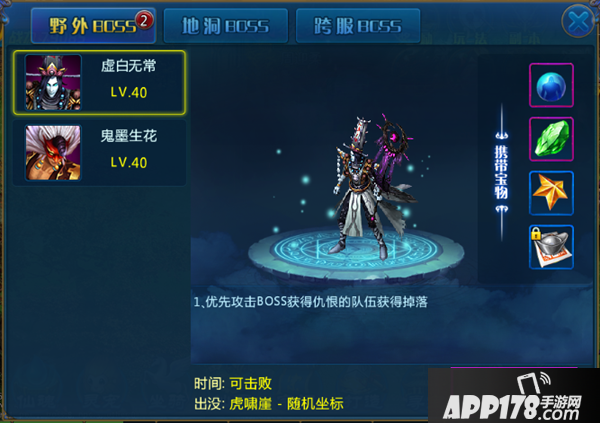Inspect the golden star treasure drop
Viewport: 600px width, 423px height.
[x=550, y=193]
